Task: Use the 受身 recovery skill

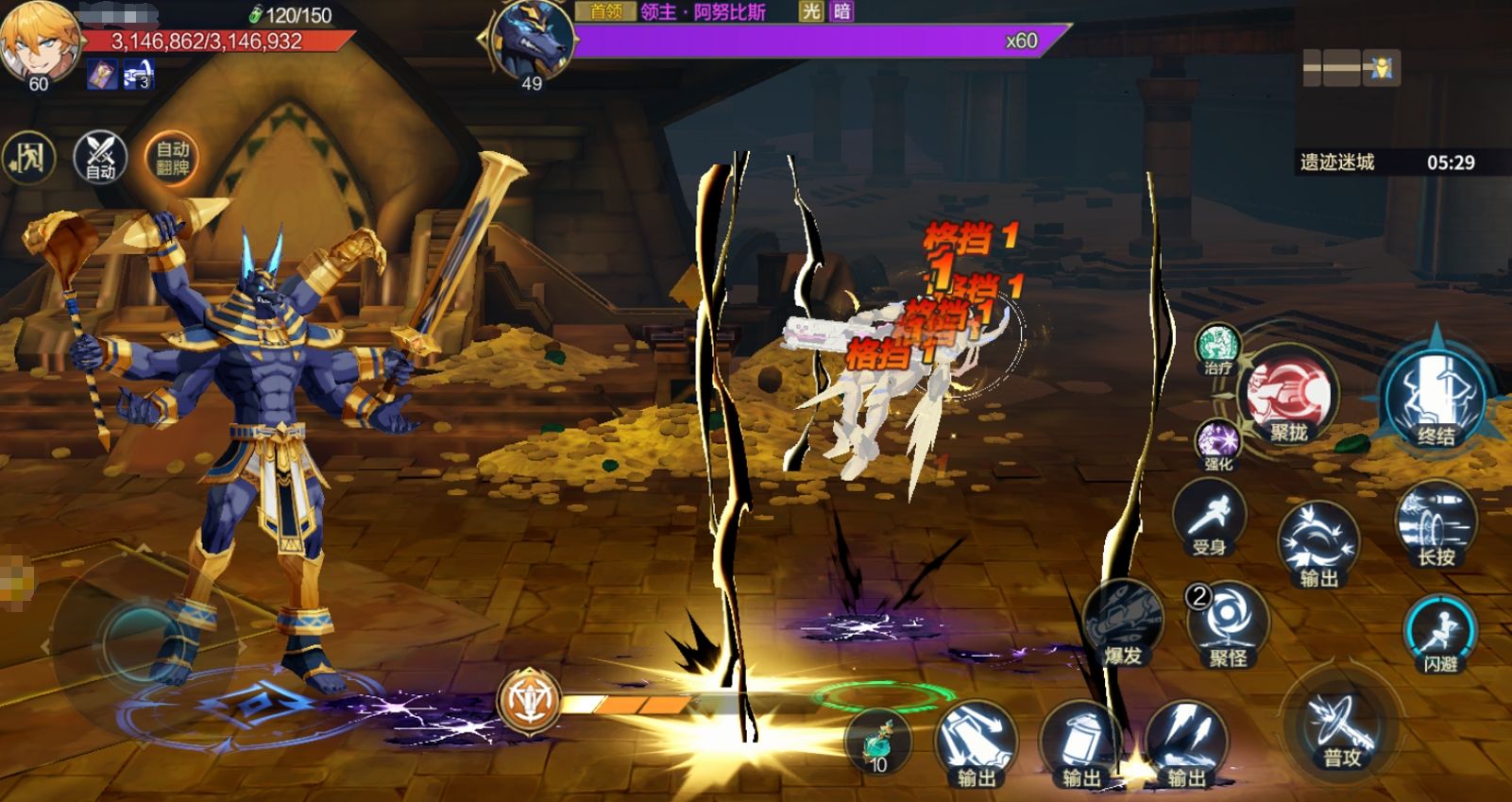Action: click(x=1209, y=518)
